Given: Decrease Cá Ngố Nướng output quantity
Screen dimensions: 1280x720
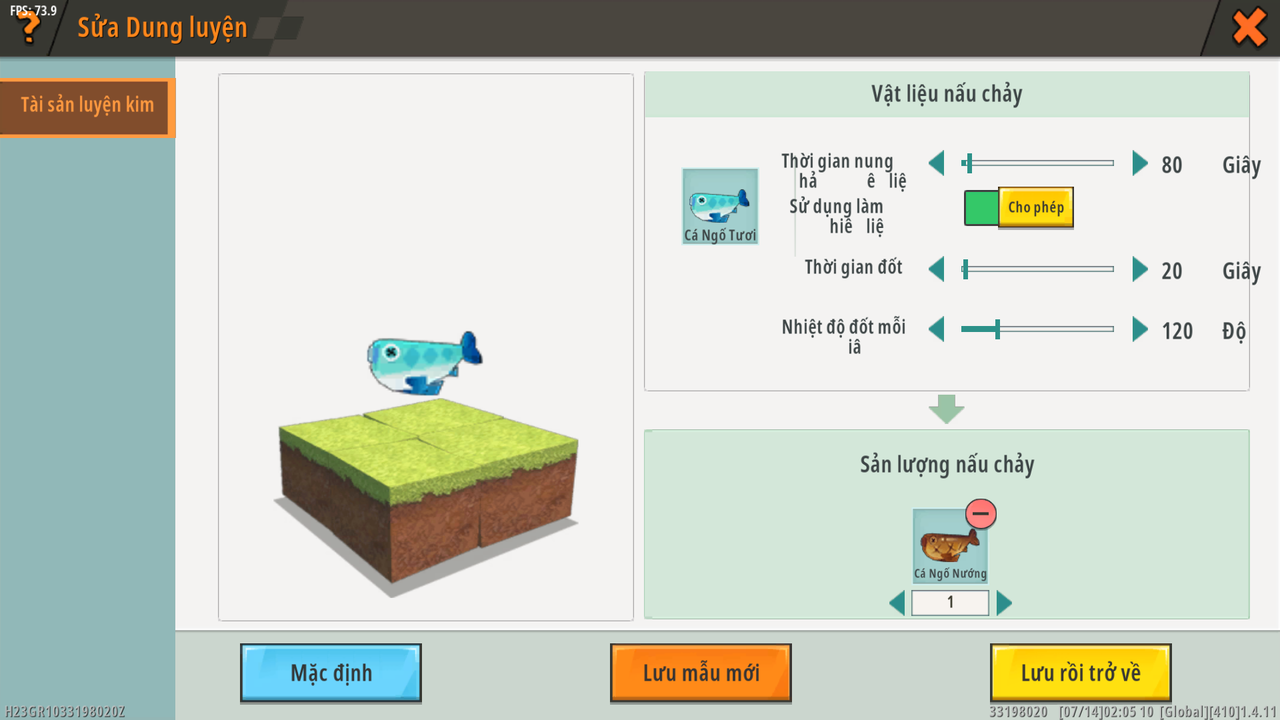Looking at the screenshot, I should [x=897, y=603].
